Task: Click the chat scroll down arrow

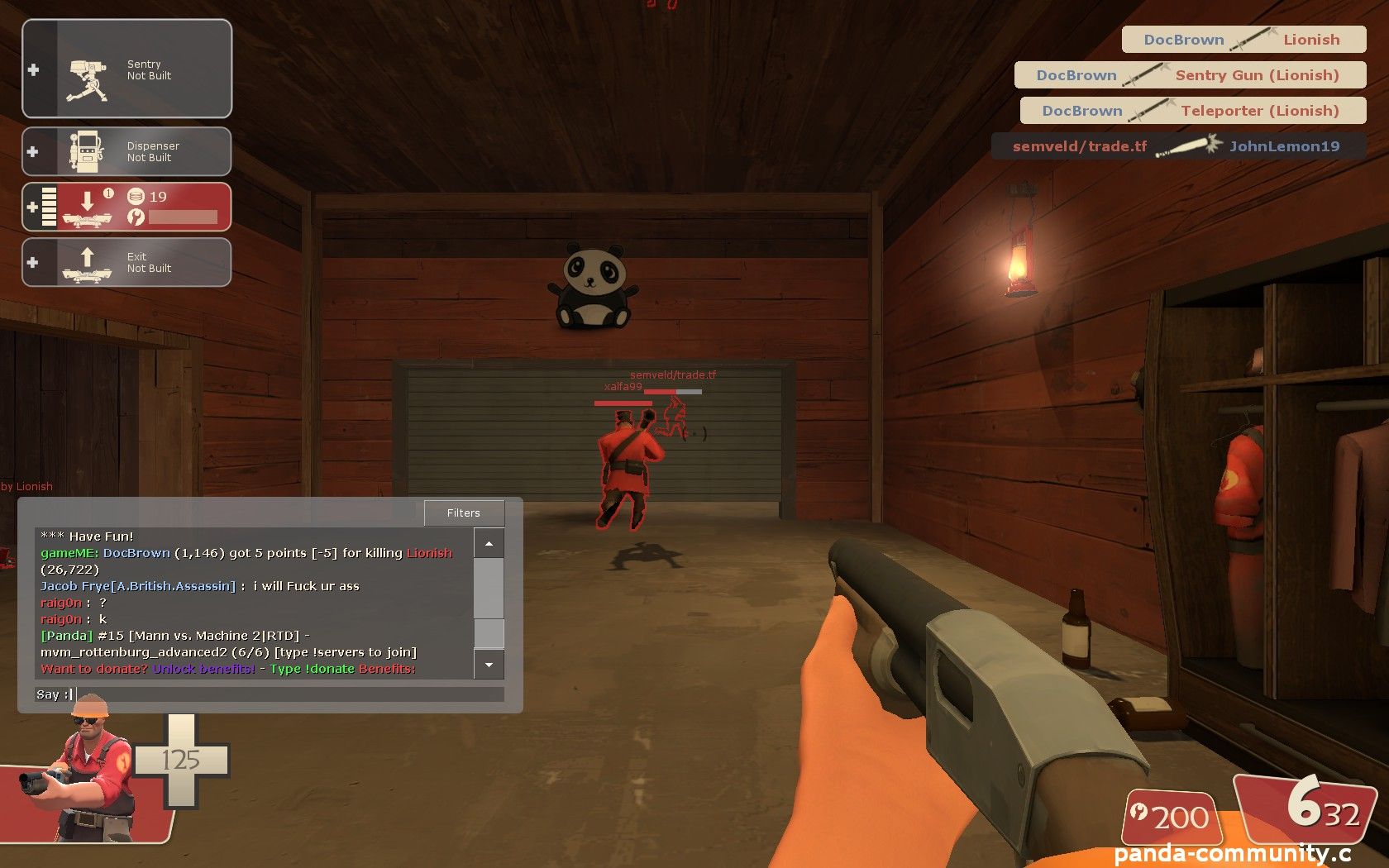Action: click(489, 665)
